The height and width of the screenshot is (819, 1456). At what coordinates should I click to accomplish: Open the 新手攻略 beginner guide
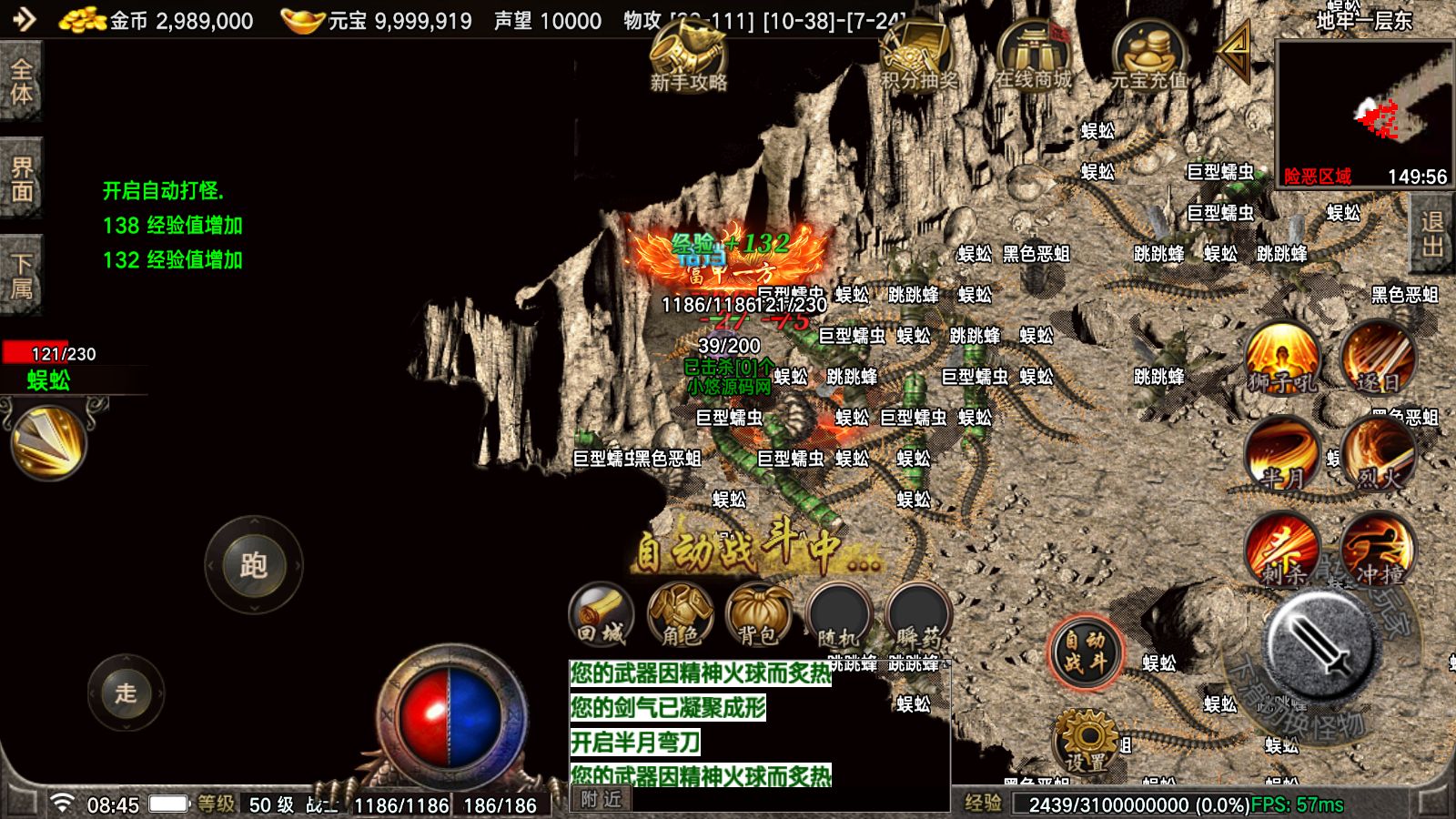688,56
